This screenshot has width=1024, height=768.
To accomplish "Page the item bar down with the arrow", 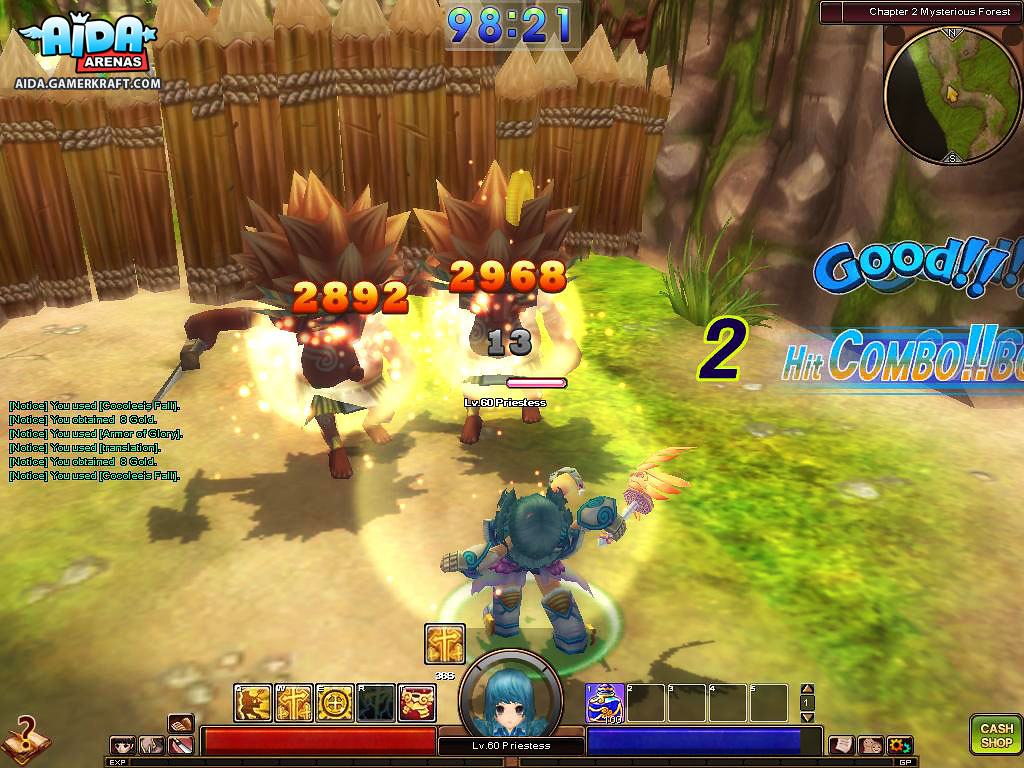I will pos(808,717).
